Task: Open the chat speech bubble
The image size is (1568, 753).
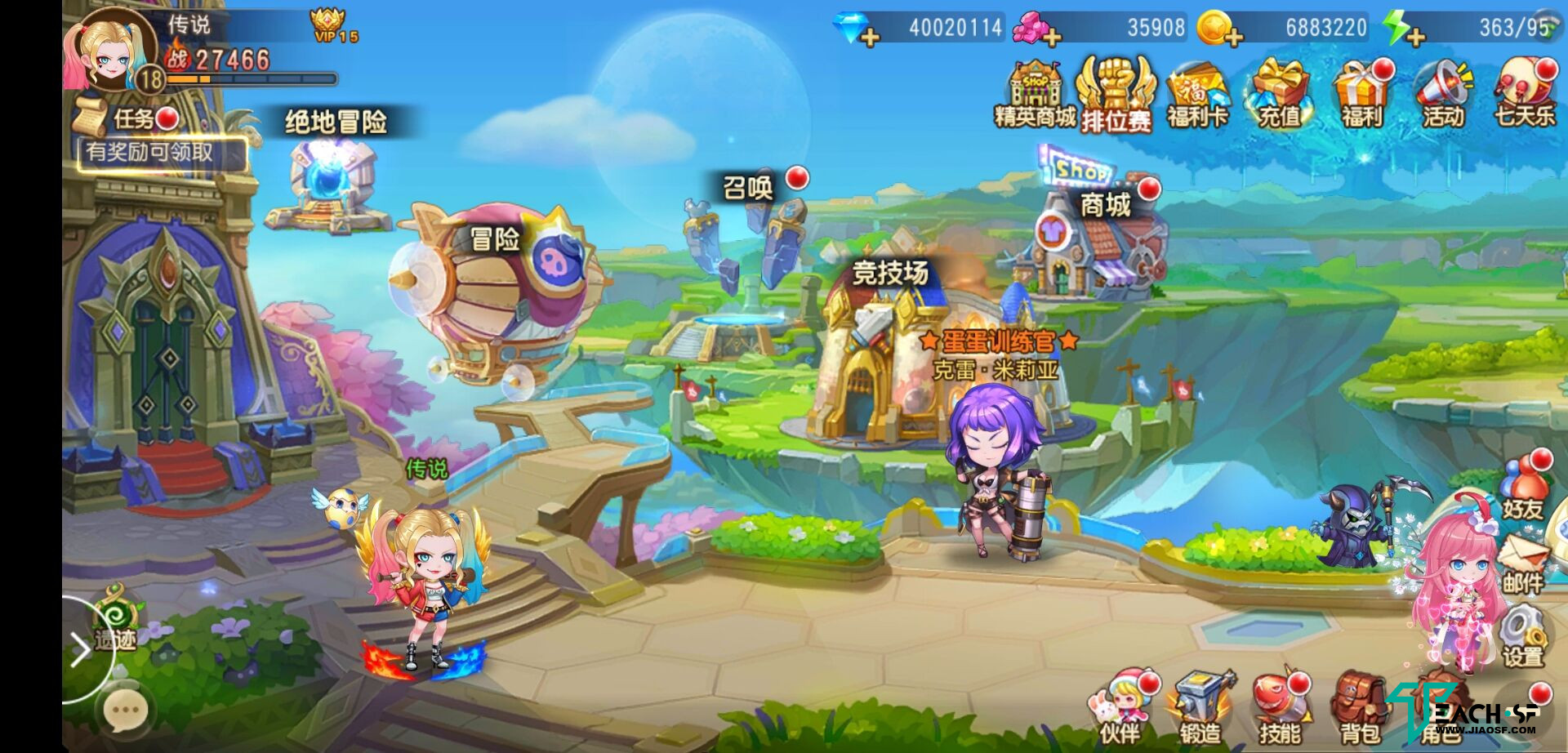Action: (126, 711)
